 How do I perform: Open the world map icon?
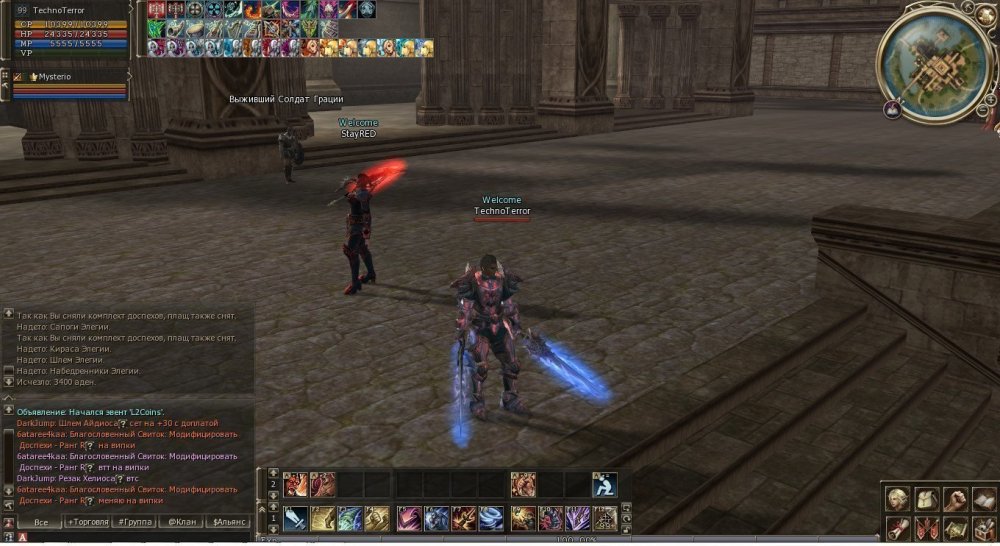[x=955, y=527]
